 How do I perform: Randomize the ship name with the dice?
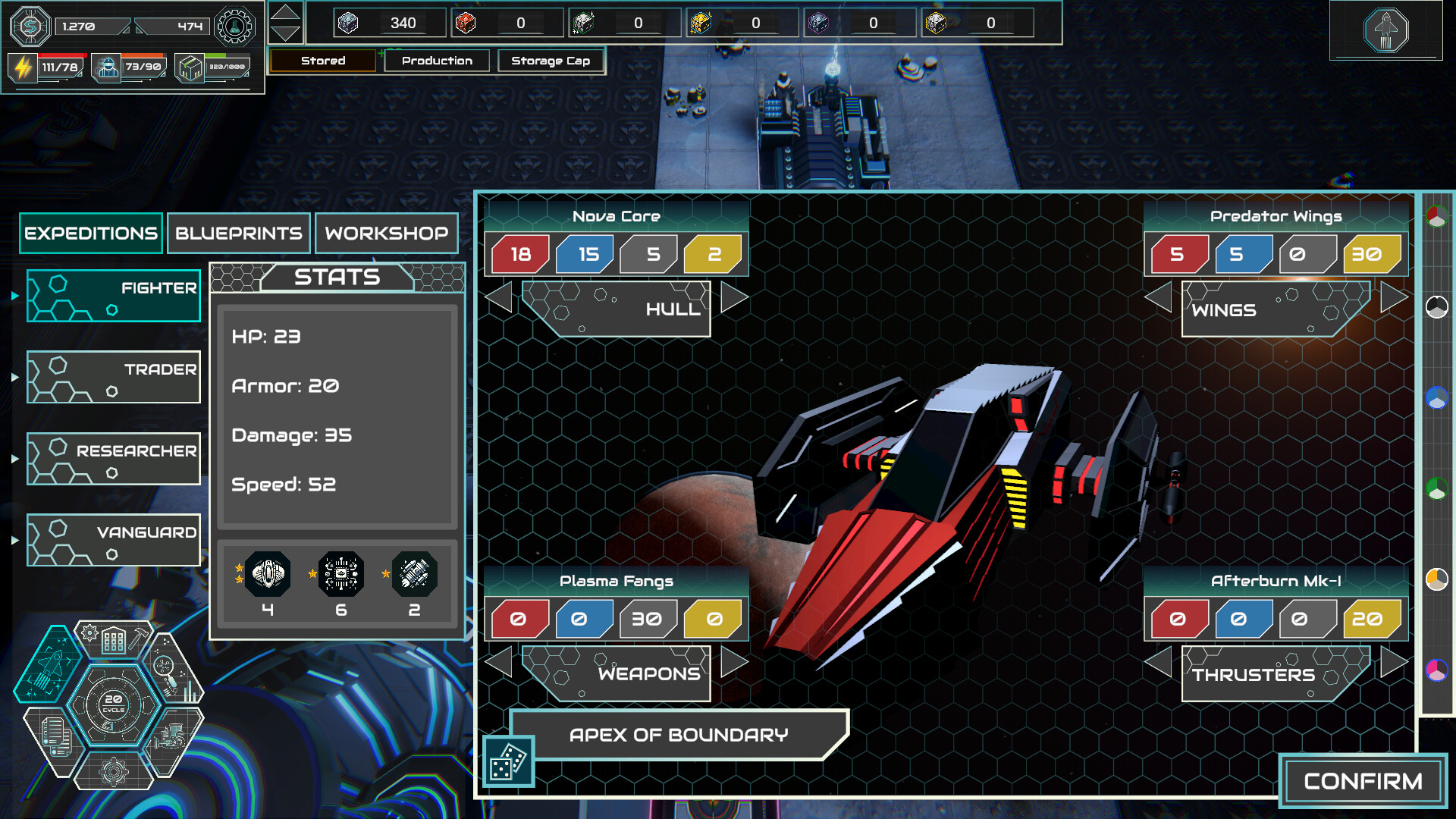[508, 761]
